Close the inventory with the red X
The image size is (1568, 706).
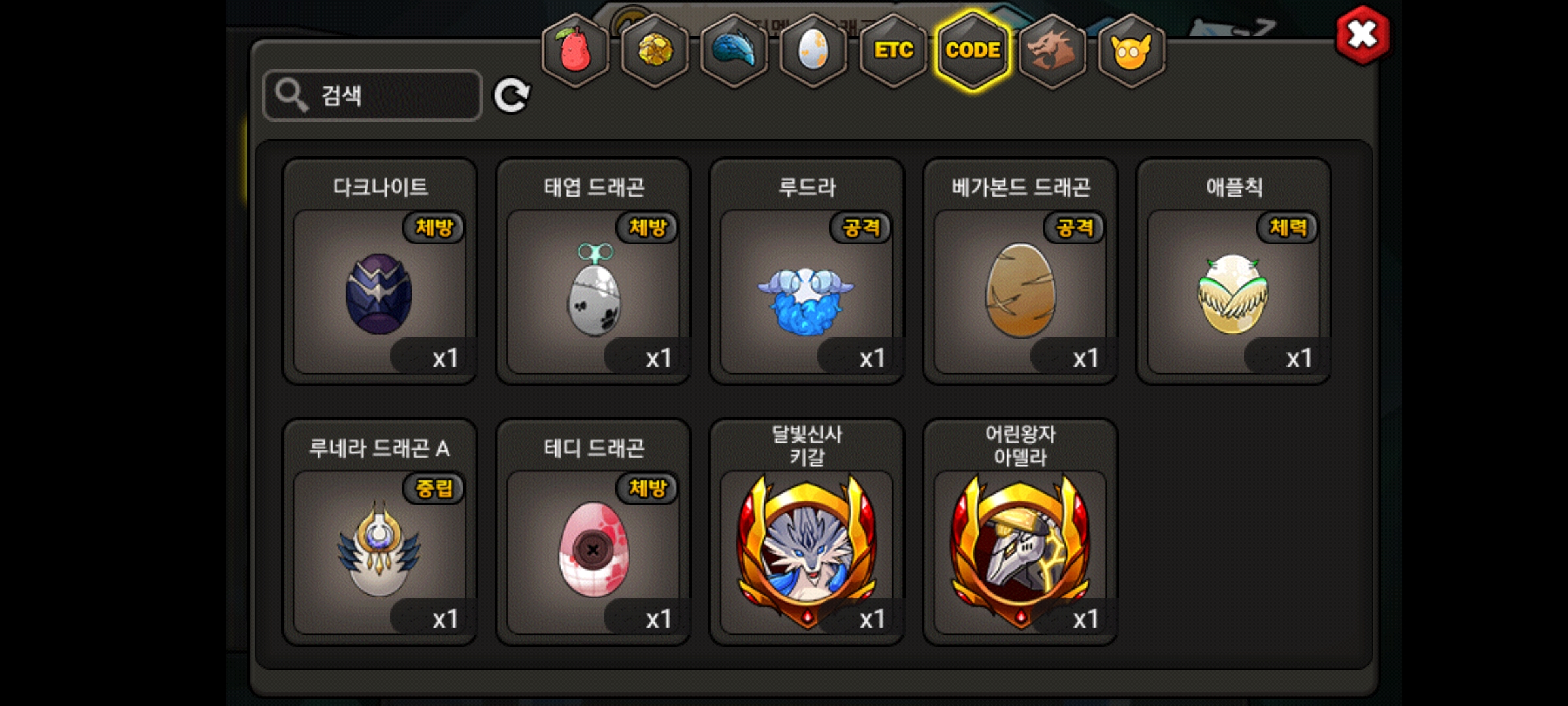[1362, 35]
